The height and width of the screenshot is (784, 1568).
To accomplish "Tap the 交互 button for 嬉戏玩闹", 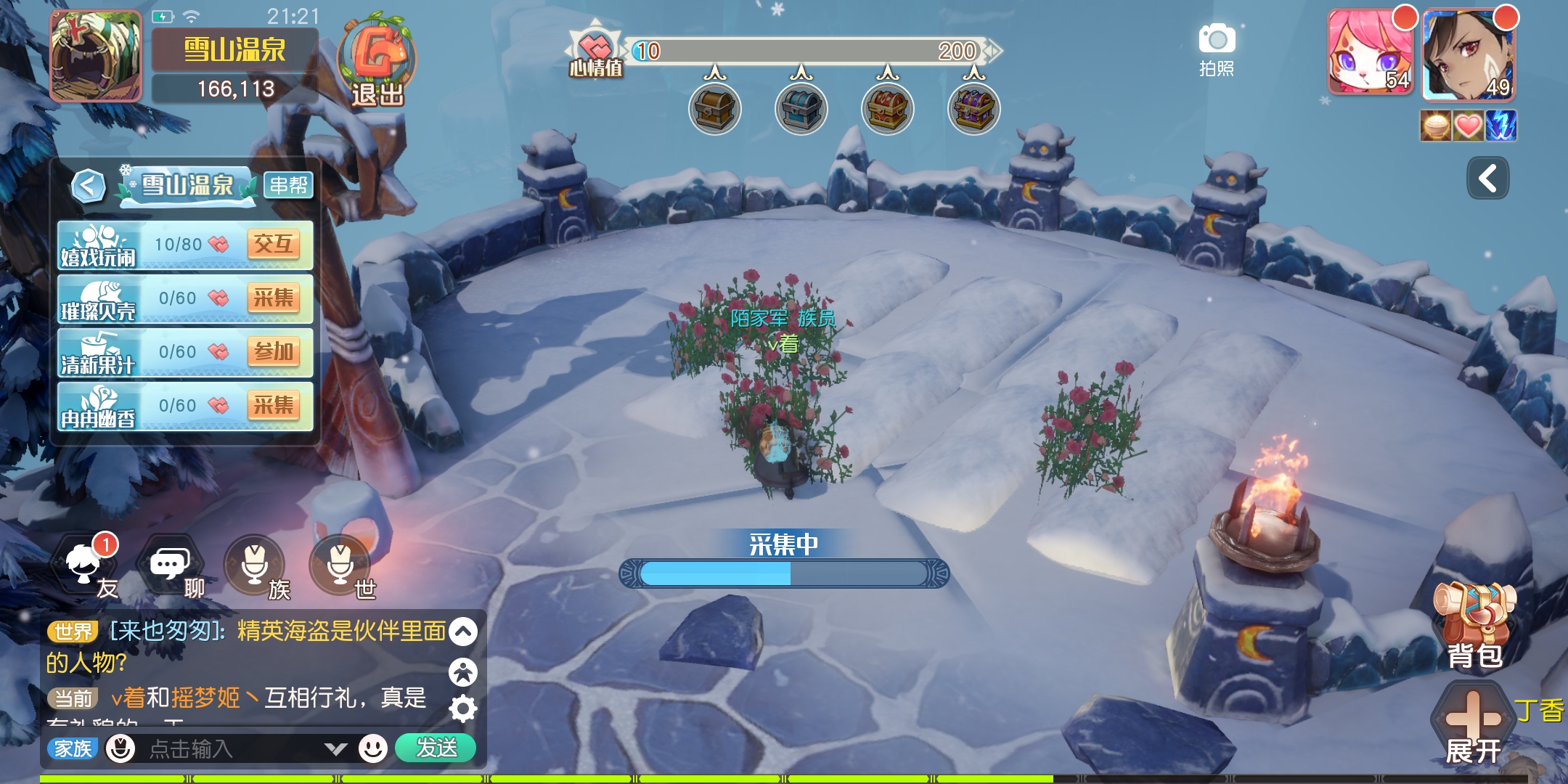I will pyautogui.click(x=273, y=245).
